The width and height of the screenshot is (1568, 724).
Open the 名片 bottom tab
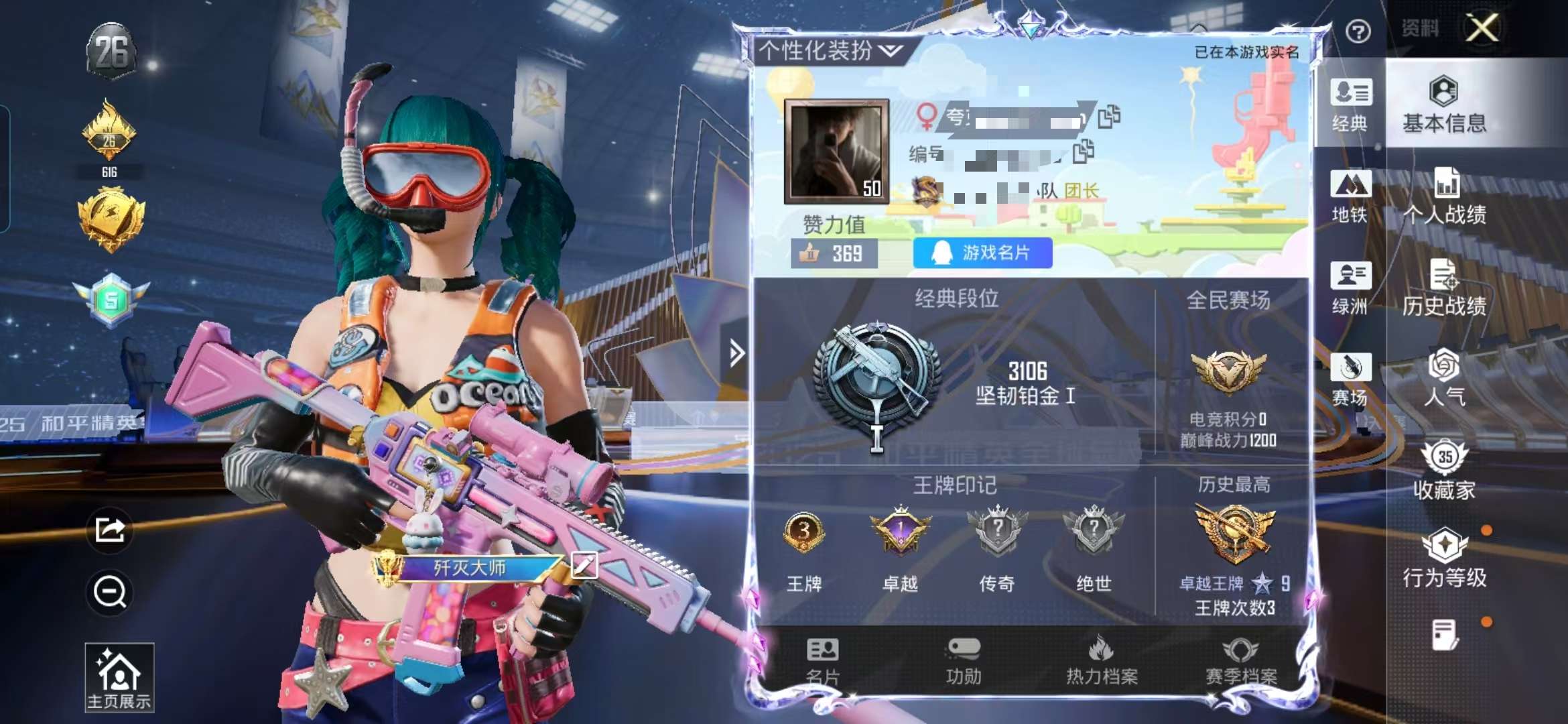[823, 662]
